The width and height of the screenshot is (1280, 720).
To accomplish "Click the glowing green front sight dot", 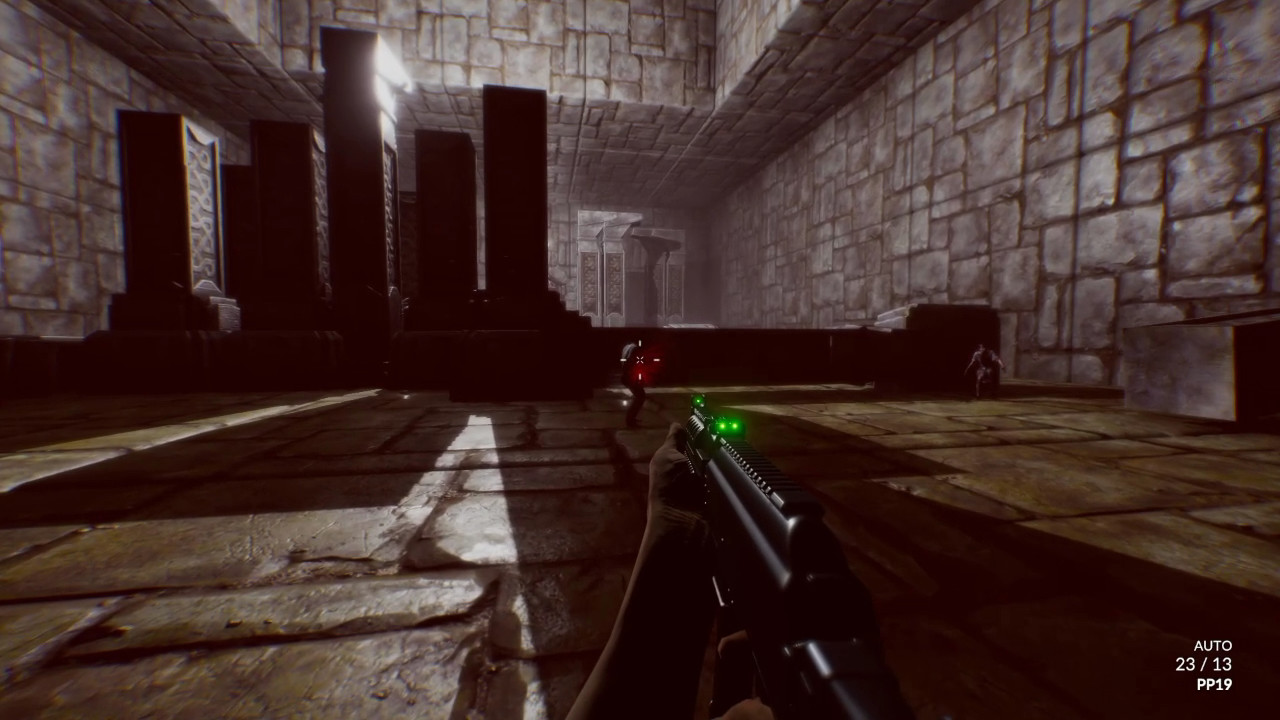I will coord(698,402).
